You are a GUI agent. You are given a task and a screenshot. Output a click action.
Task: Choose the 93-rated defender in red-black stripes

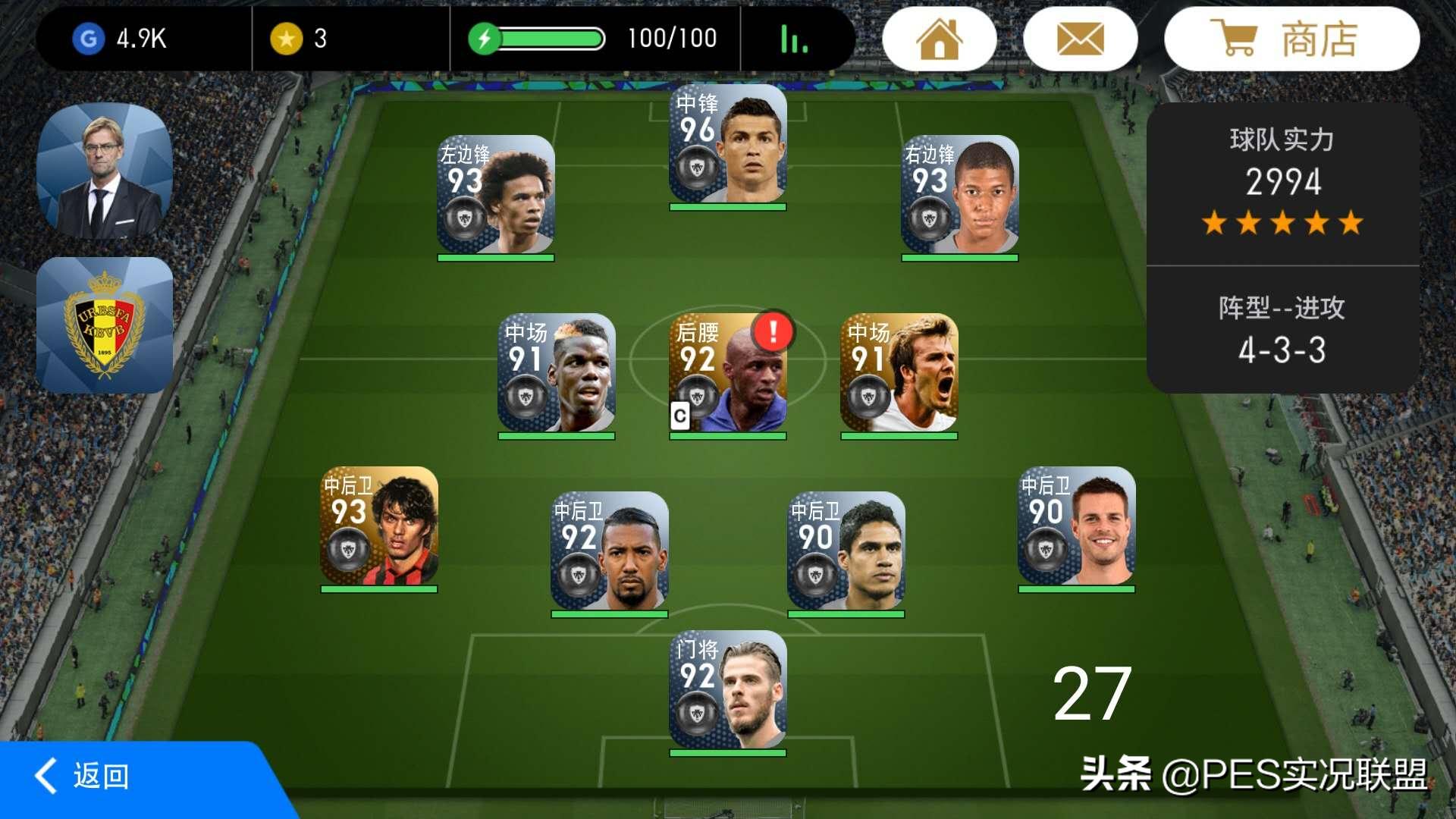point(378,527)
